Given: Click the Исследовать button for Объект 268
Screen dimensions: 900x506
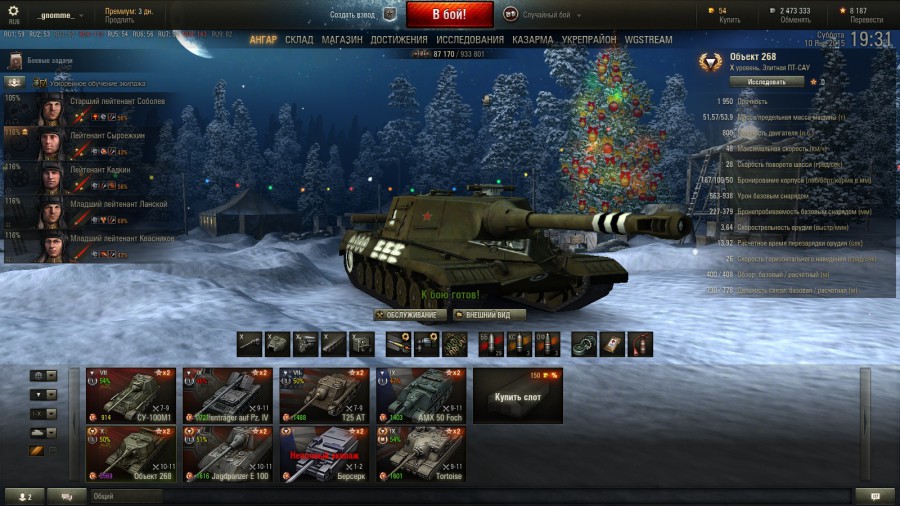Looking at the screenshot, I should click(x=766, y=82).
